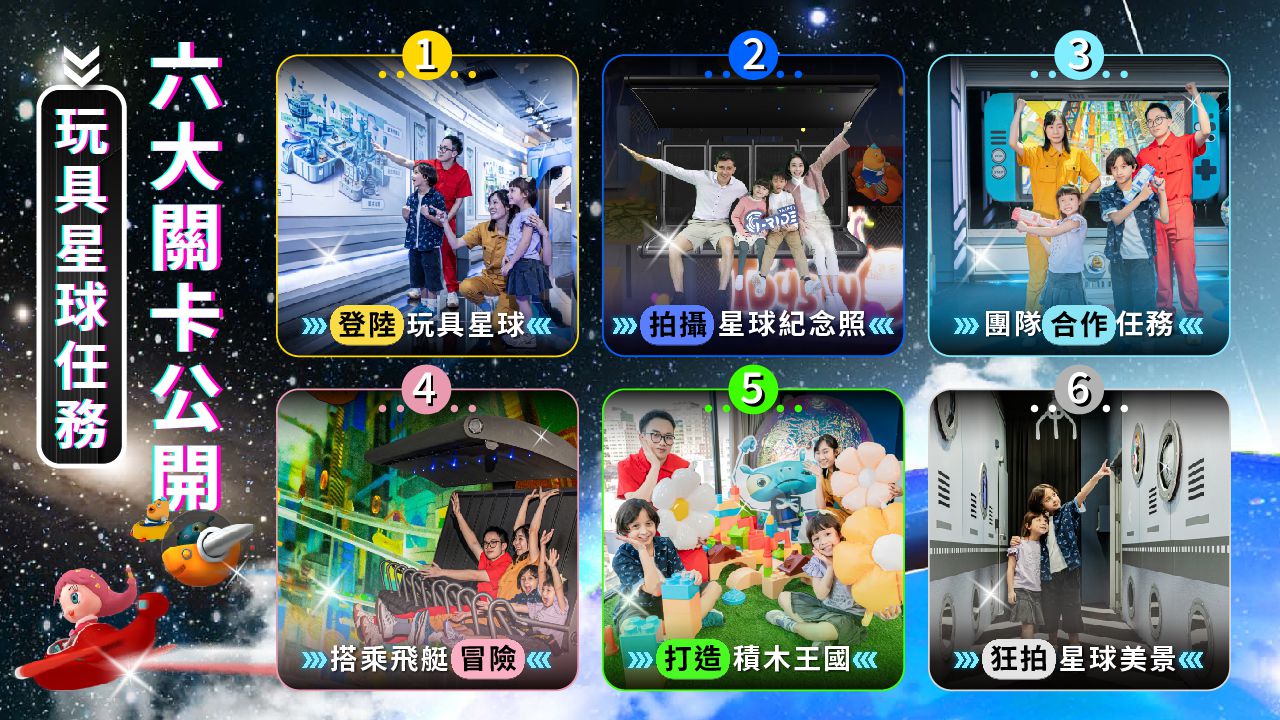This screenshot has height=720, width=1280.
Task: Select the 打造積木王國 stage card
Action: click(x=753, y=540)
